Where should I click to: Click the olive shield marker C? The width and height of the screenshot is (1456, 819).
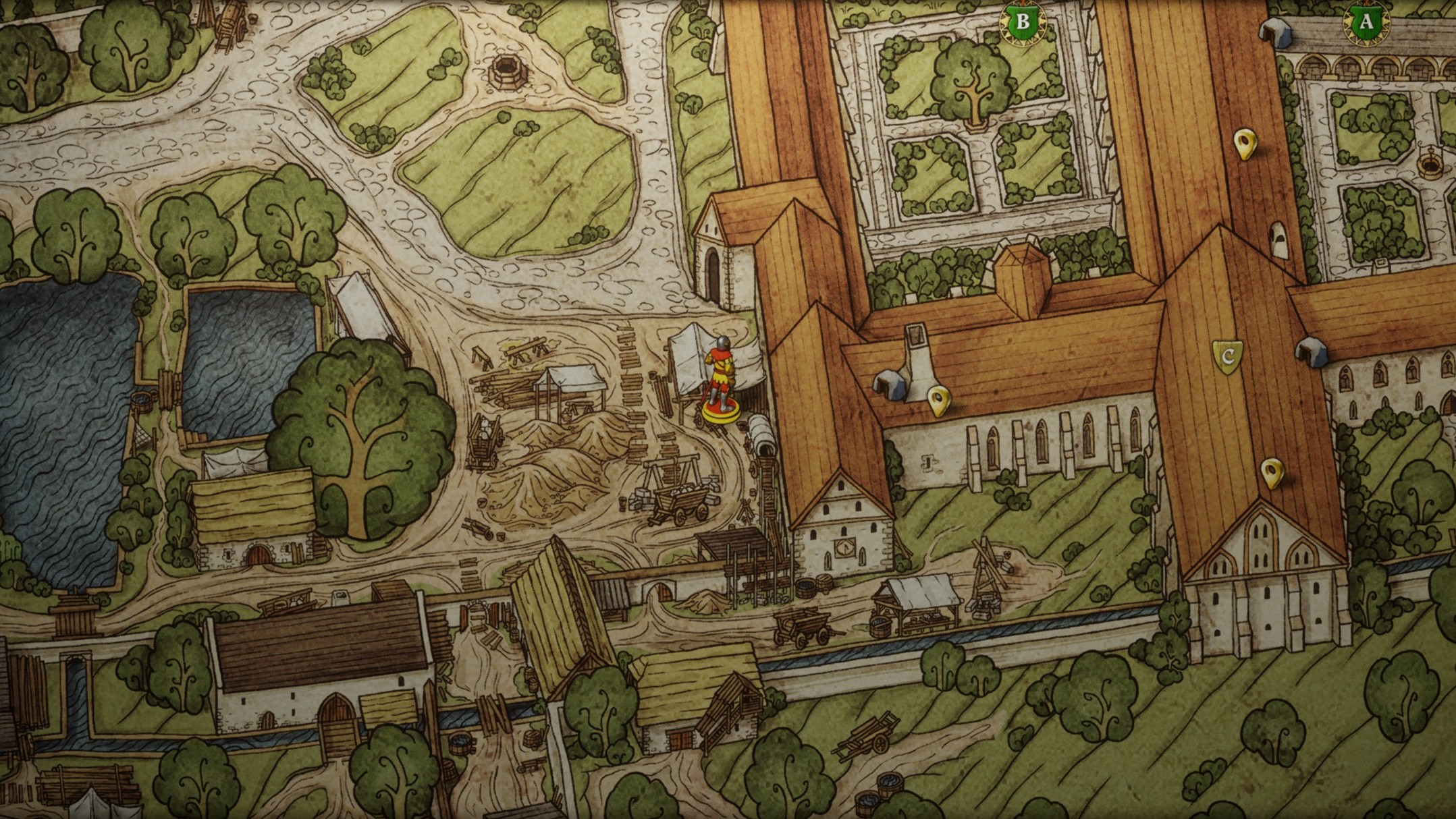(1227, 356)
